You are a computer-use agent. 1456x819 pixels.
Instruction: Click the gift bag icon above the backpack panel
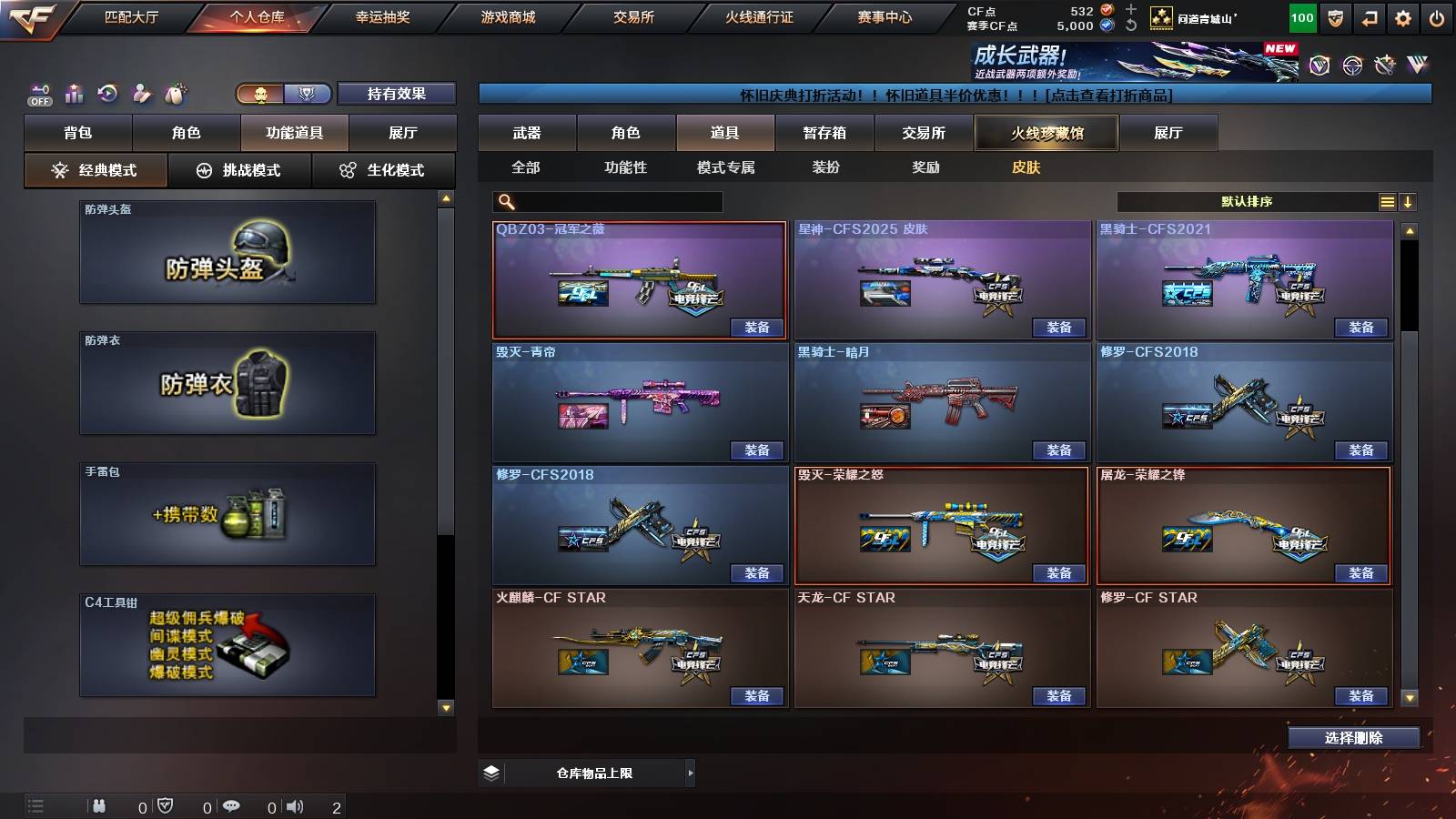point(174,94)
